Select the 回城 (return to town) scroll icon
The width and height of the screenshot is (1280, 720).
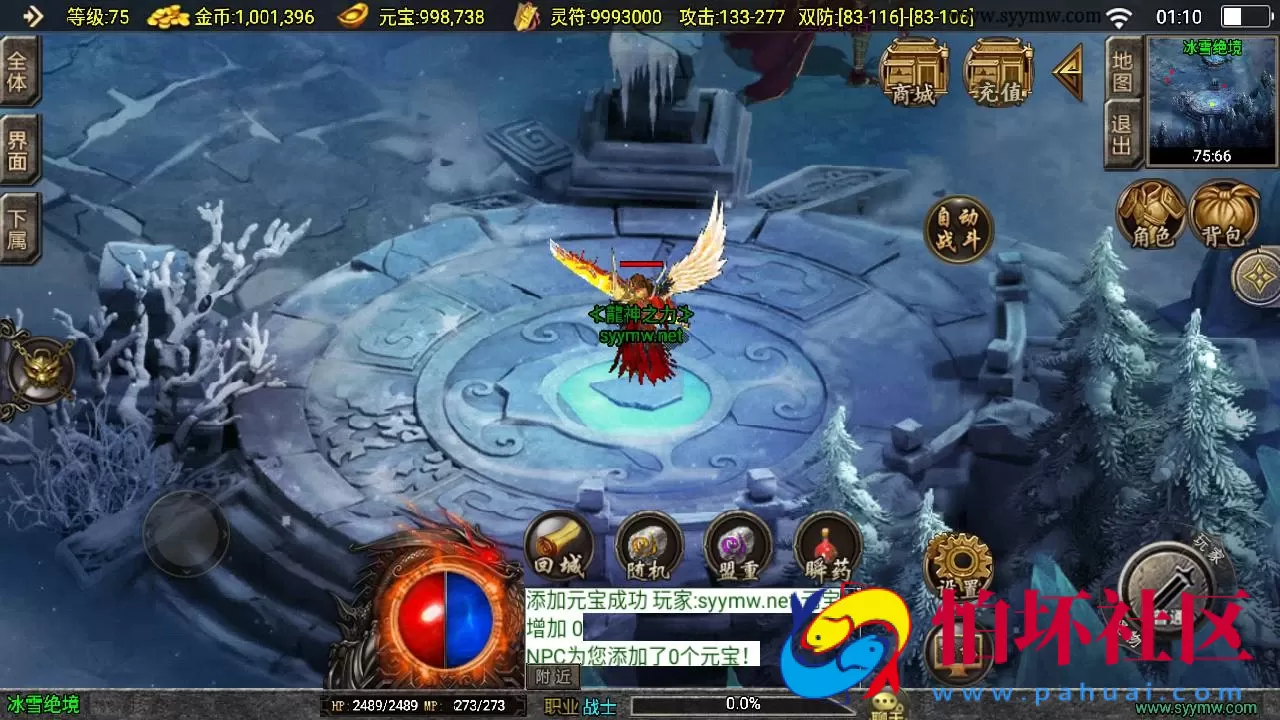pos(558,548)
